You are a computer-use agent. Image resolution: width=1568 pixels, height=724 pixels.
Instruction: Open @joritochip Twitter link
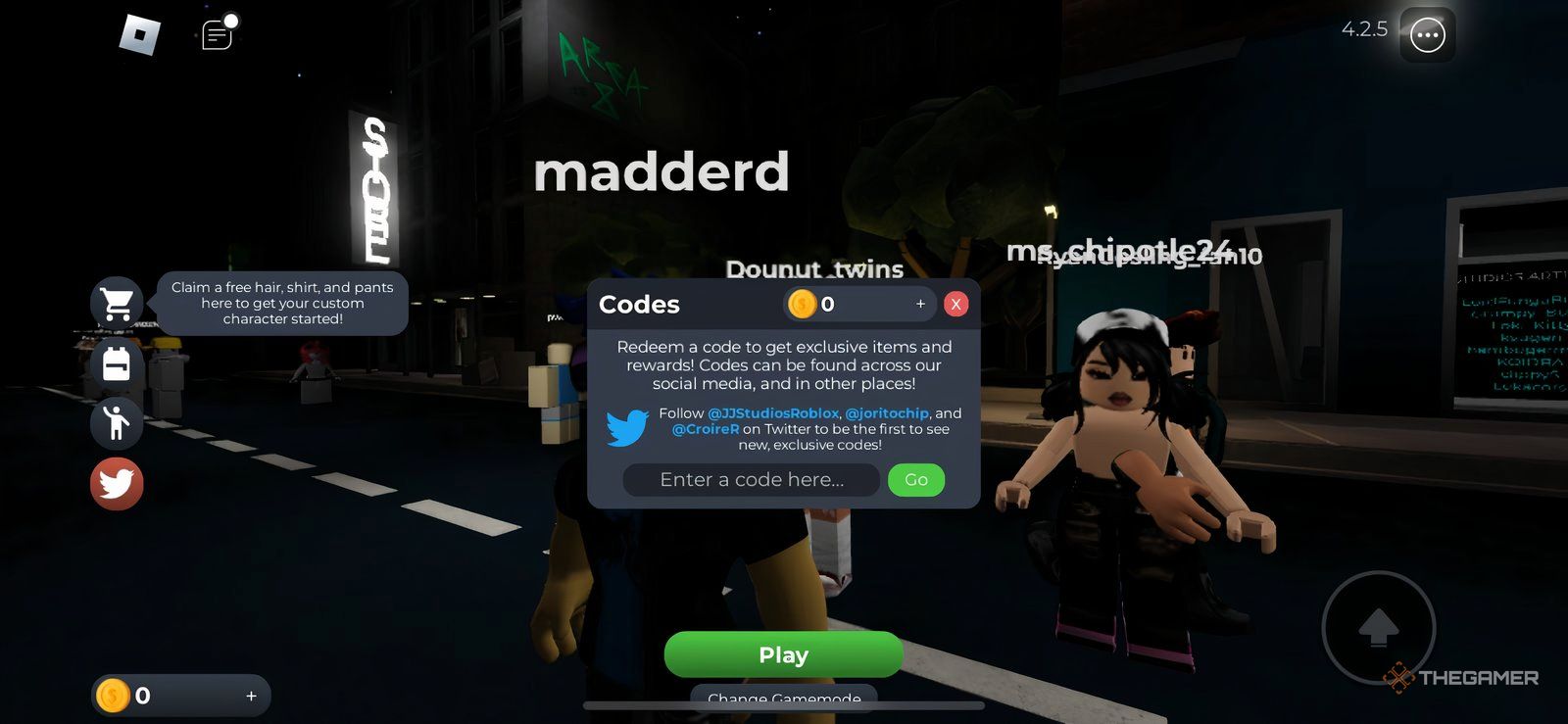pos(888,413)
